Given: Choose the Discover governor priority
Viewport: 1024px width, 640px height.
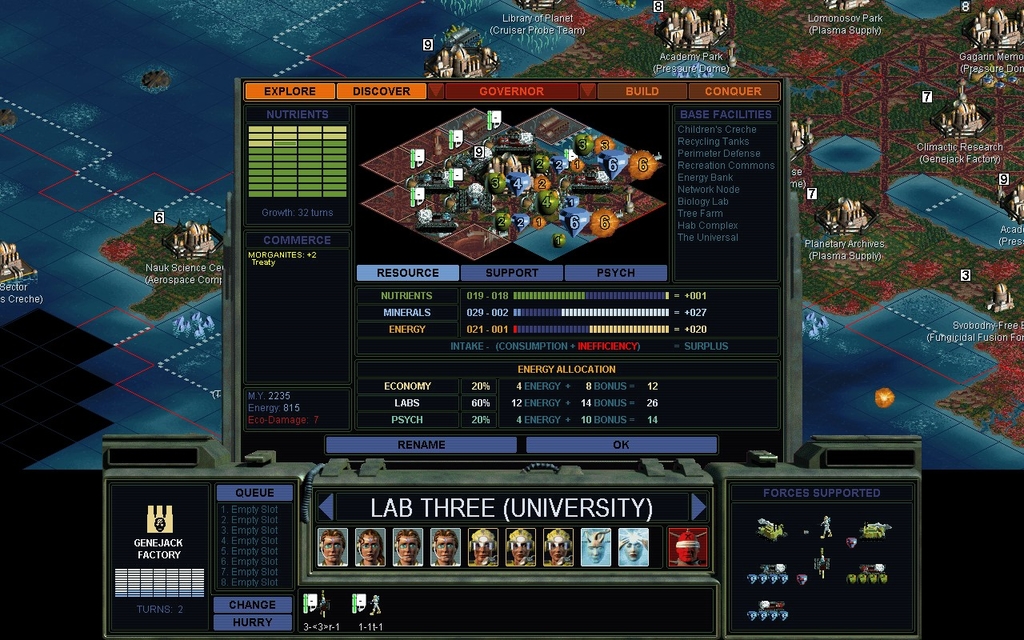Looking at the screenshot, I should [381, 91].
